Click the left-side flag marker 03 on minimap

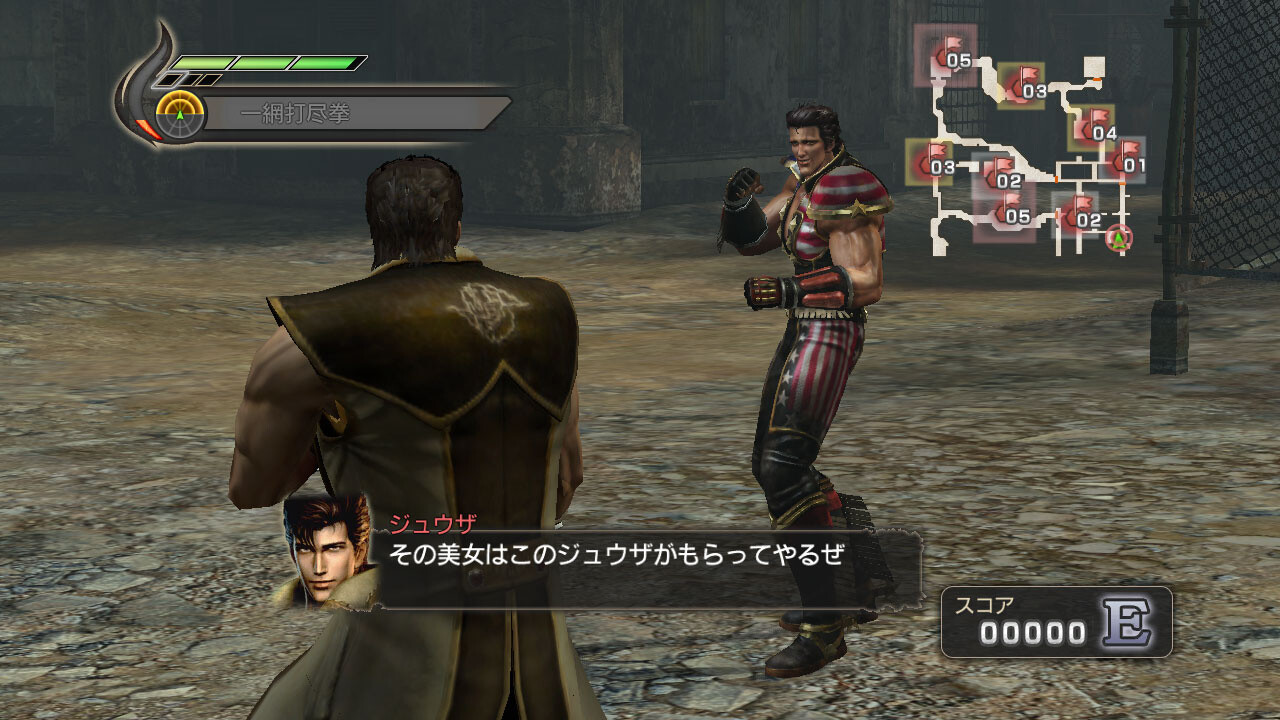(936, 160)
